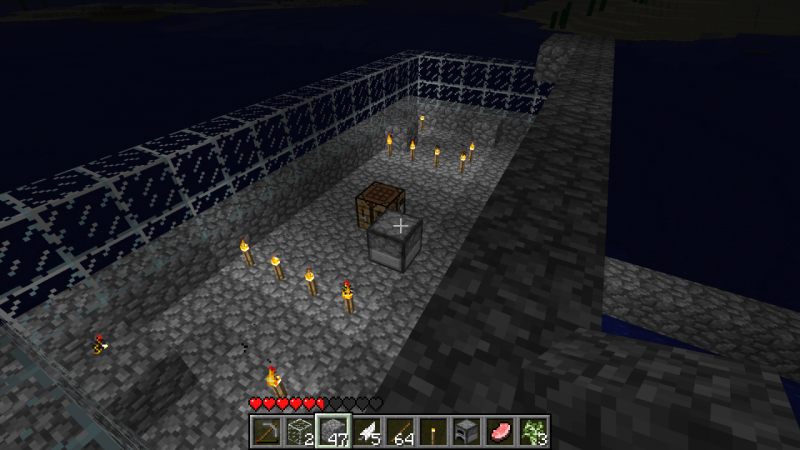This screenshot has height=450, width=800.
Task: Select the torch hotbar slot
Action: (x=434, y=431)
